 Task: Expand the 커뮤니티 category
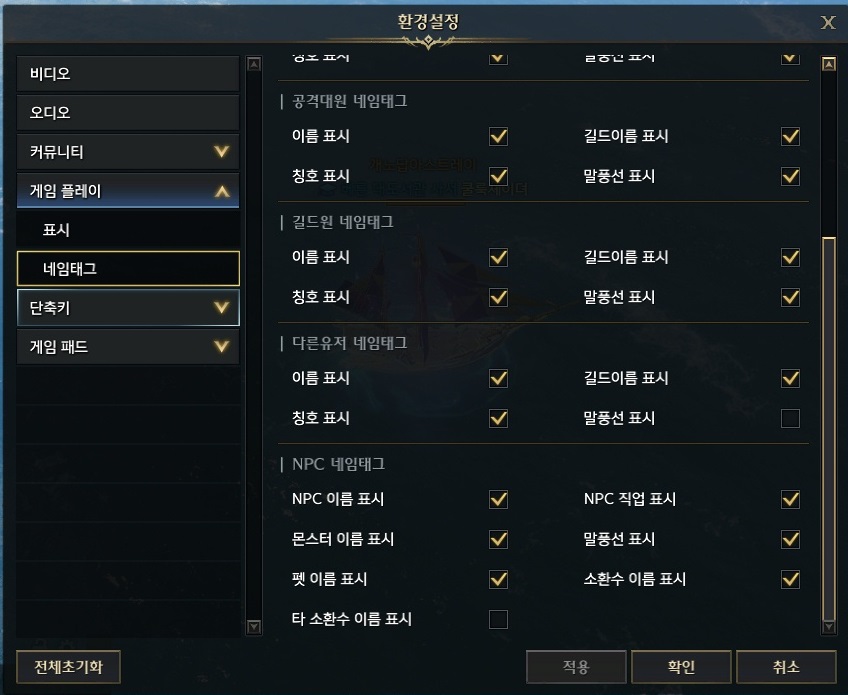pyautogui.click(x=128, y=152)
